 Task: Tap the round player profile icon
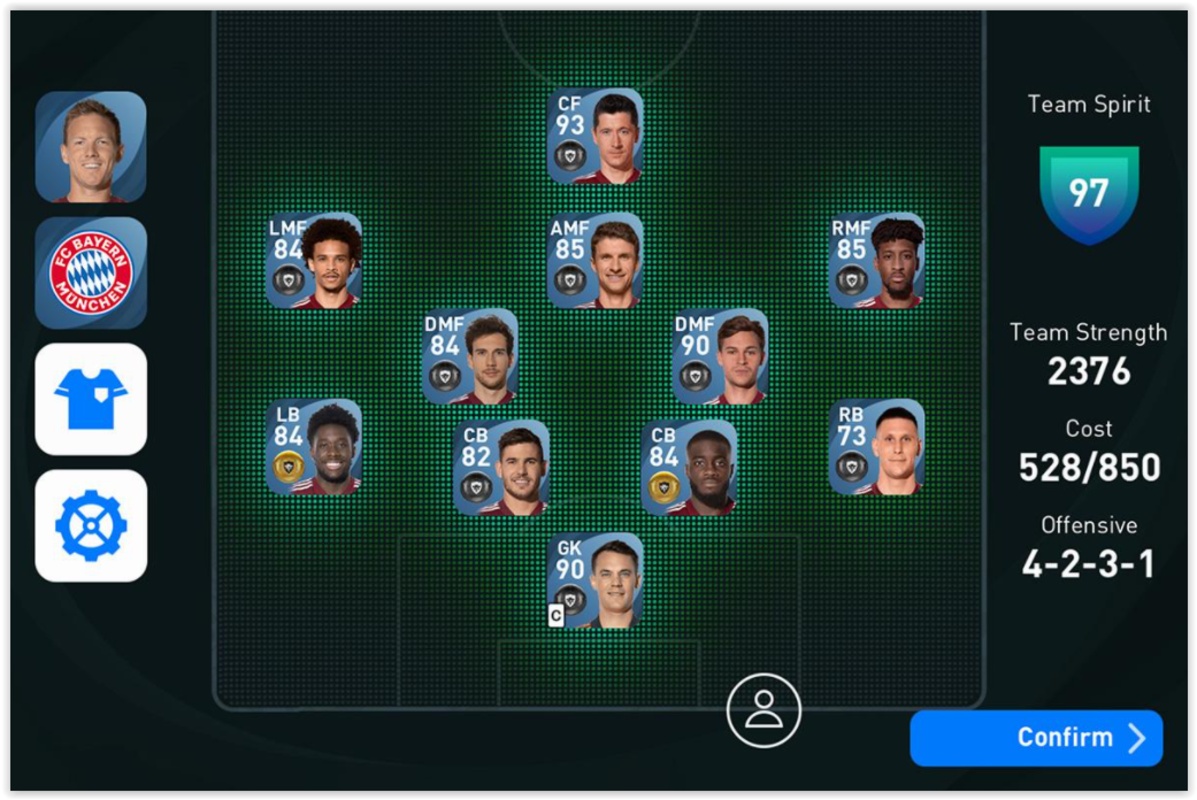point(763,710)
